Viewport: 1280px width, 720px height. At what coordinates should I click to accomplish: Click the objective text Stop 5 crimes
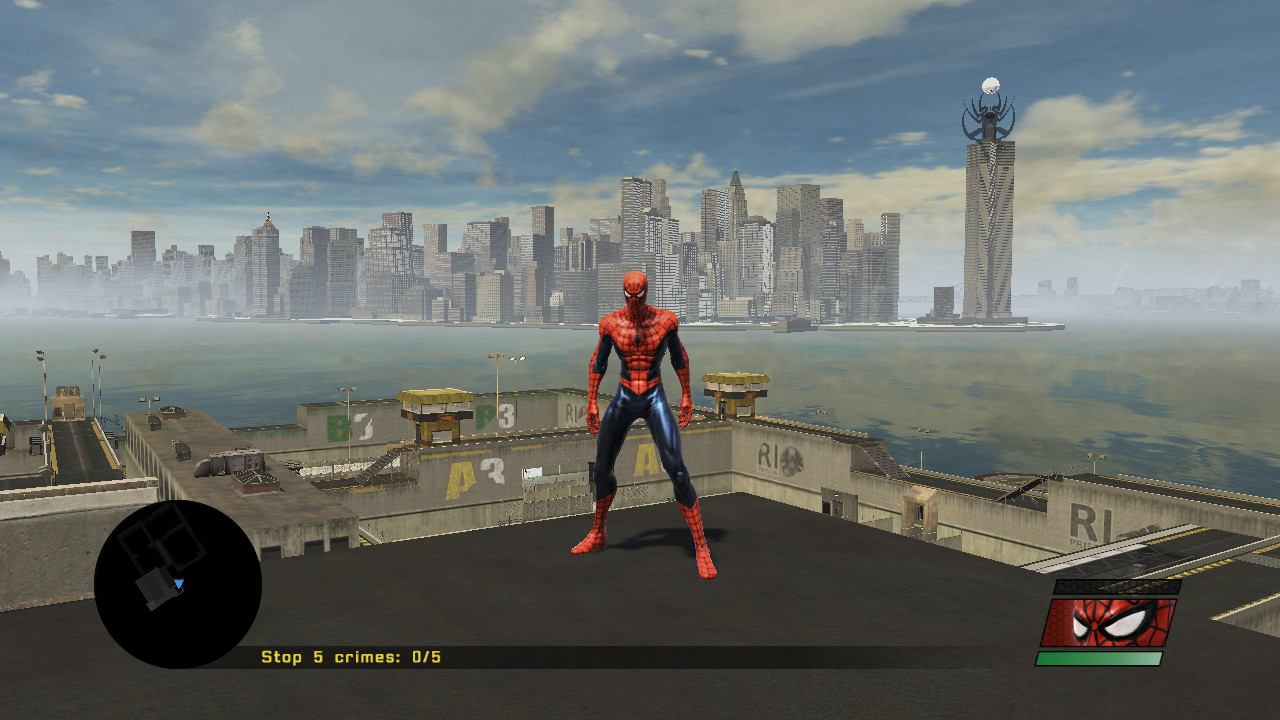point(330,659)
